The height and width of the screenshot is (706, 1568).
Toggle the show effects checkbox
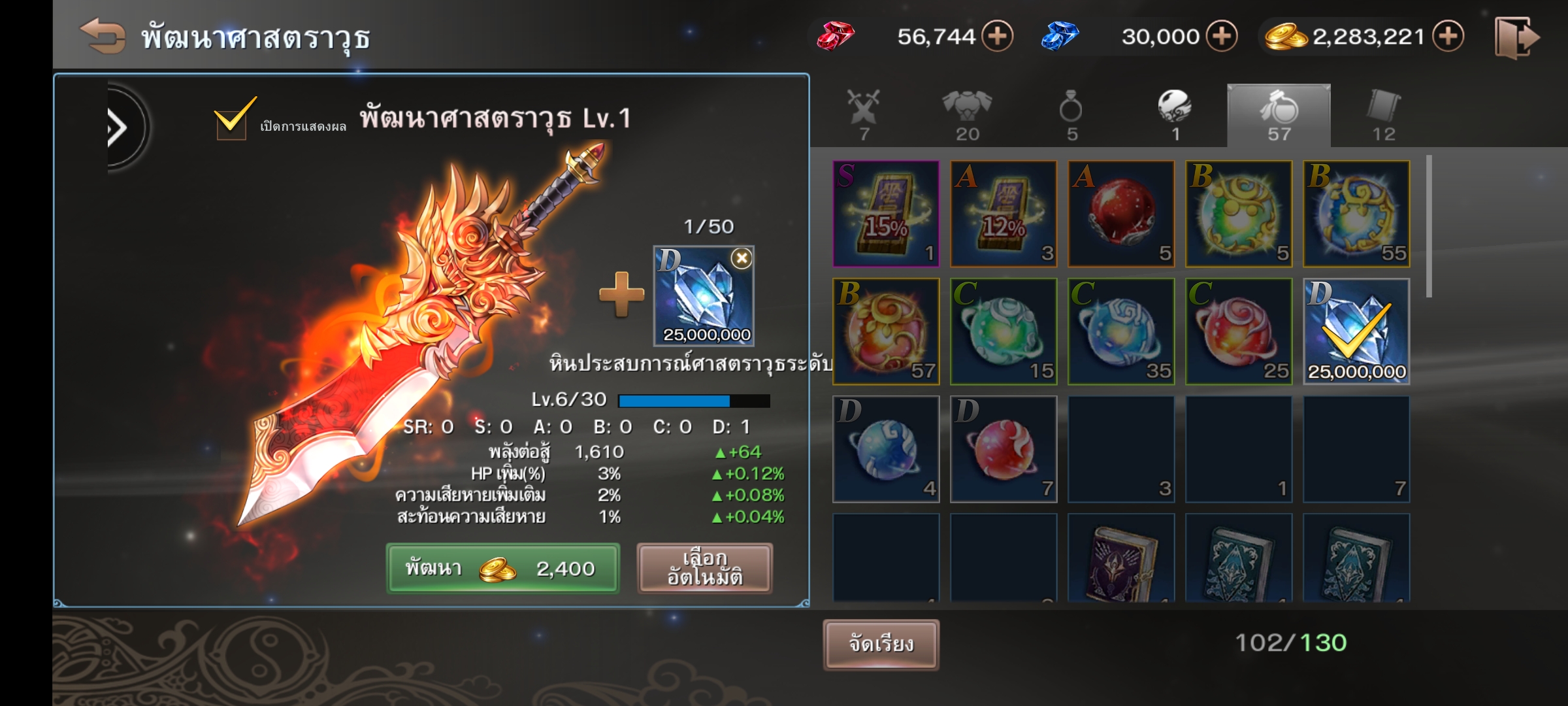point(231,119)
